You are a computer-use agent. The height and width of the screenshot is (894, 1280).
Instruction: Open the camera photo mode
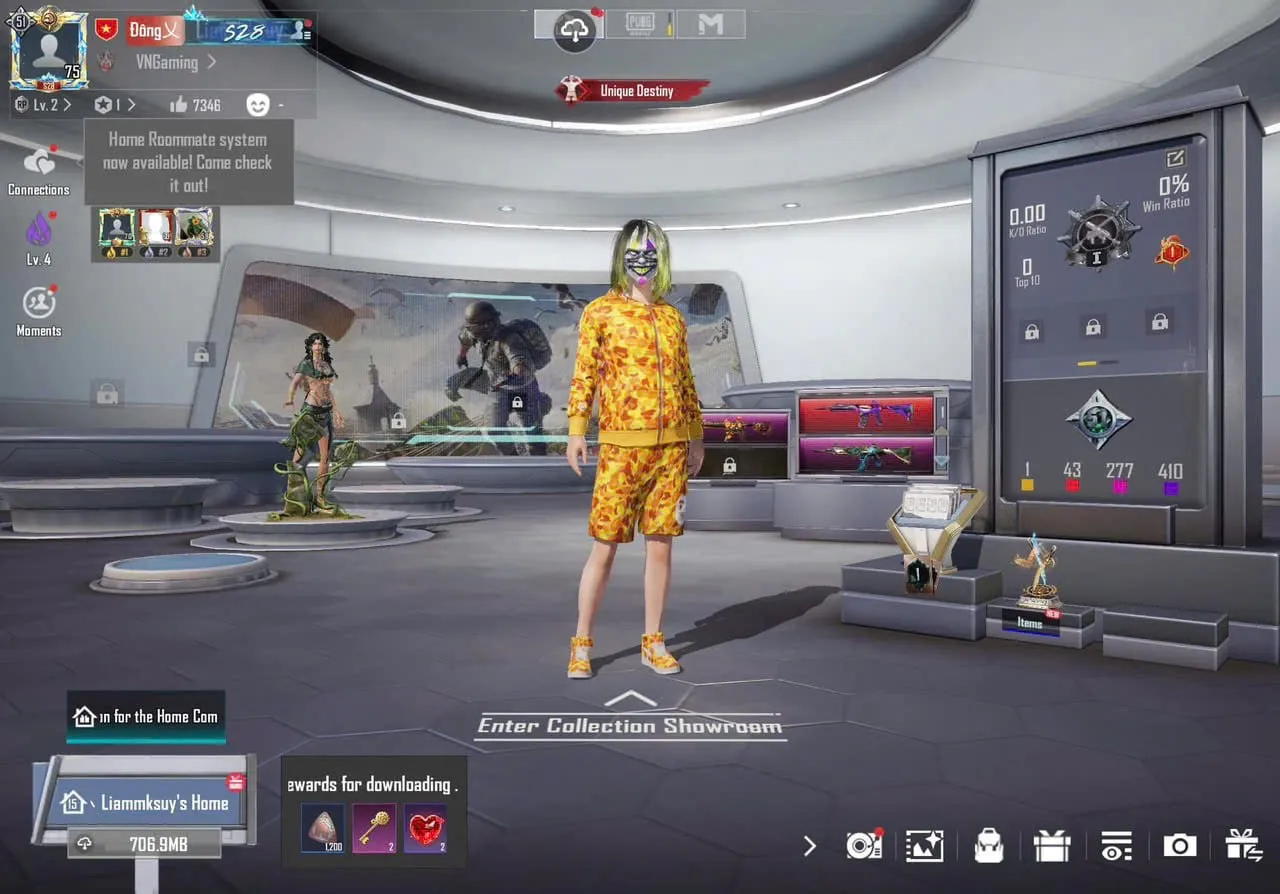1179,846
